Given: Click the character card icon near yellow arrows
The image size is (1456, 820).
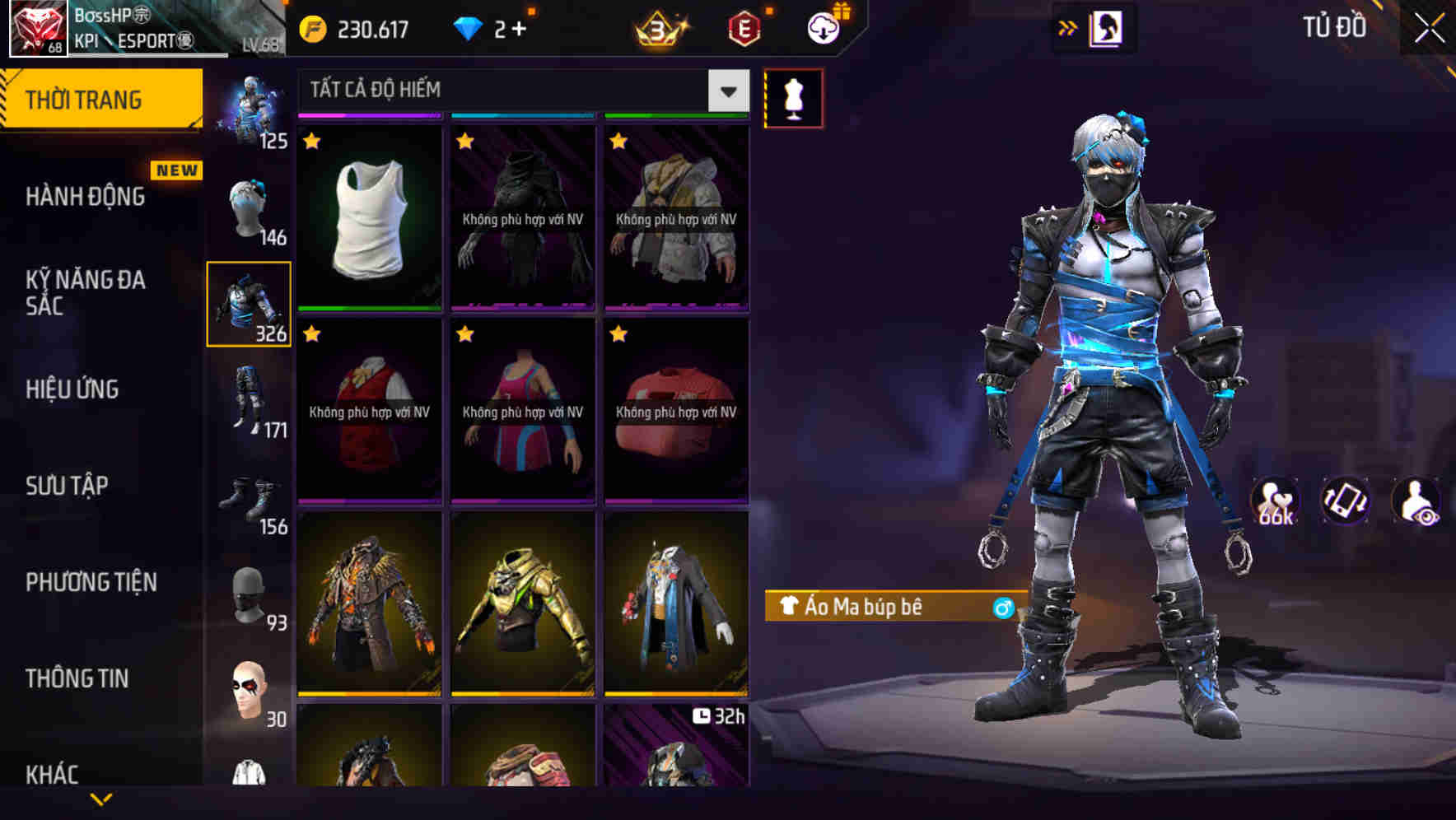Looking at the screenshot, I should [1105, 26].
